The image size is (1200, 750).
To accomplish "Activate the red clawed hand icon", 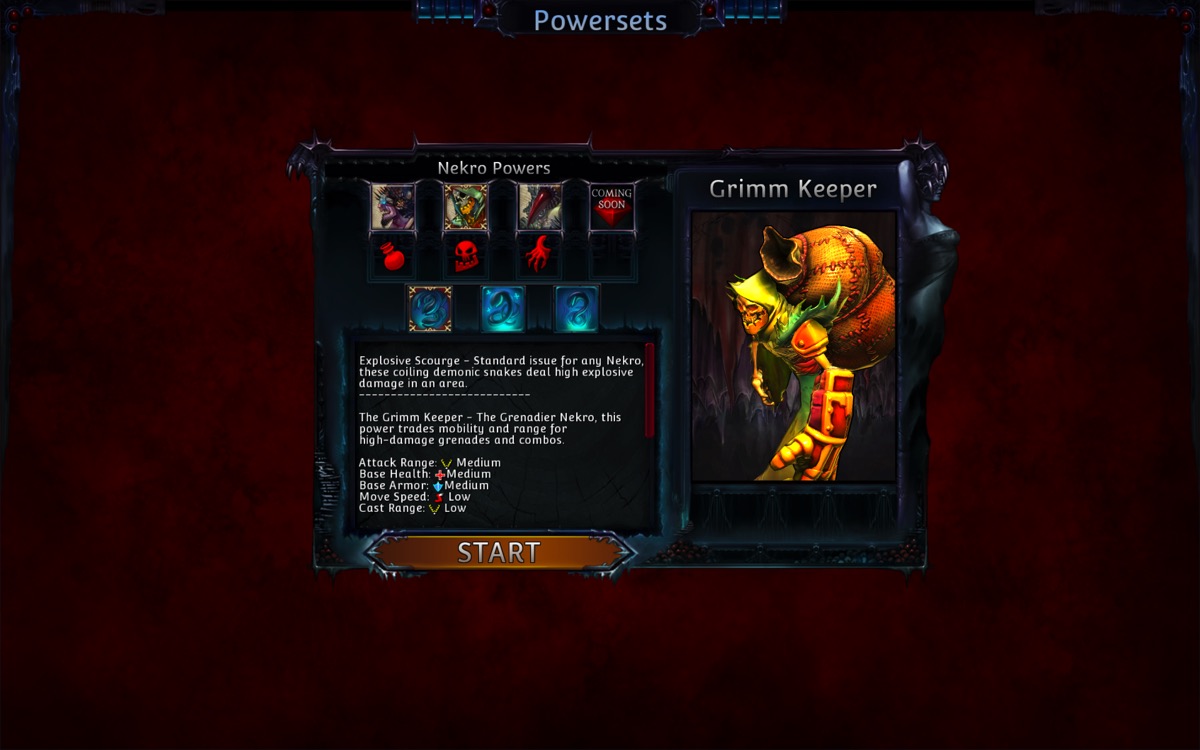I will (x=539, y=257).
